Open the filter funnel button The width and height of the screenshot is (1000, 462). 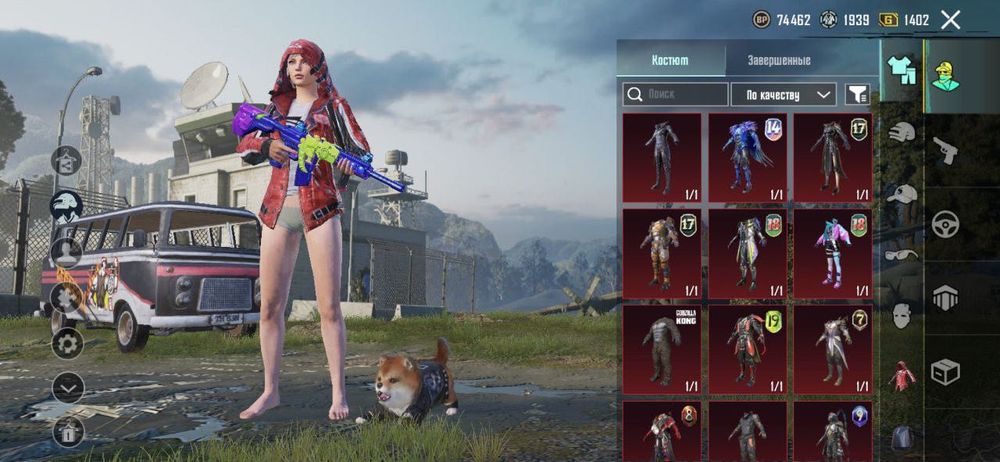click(x=857, y=94)
